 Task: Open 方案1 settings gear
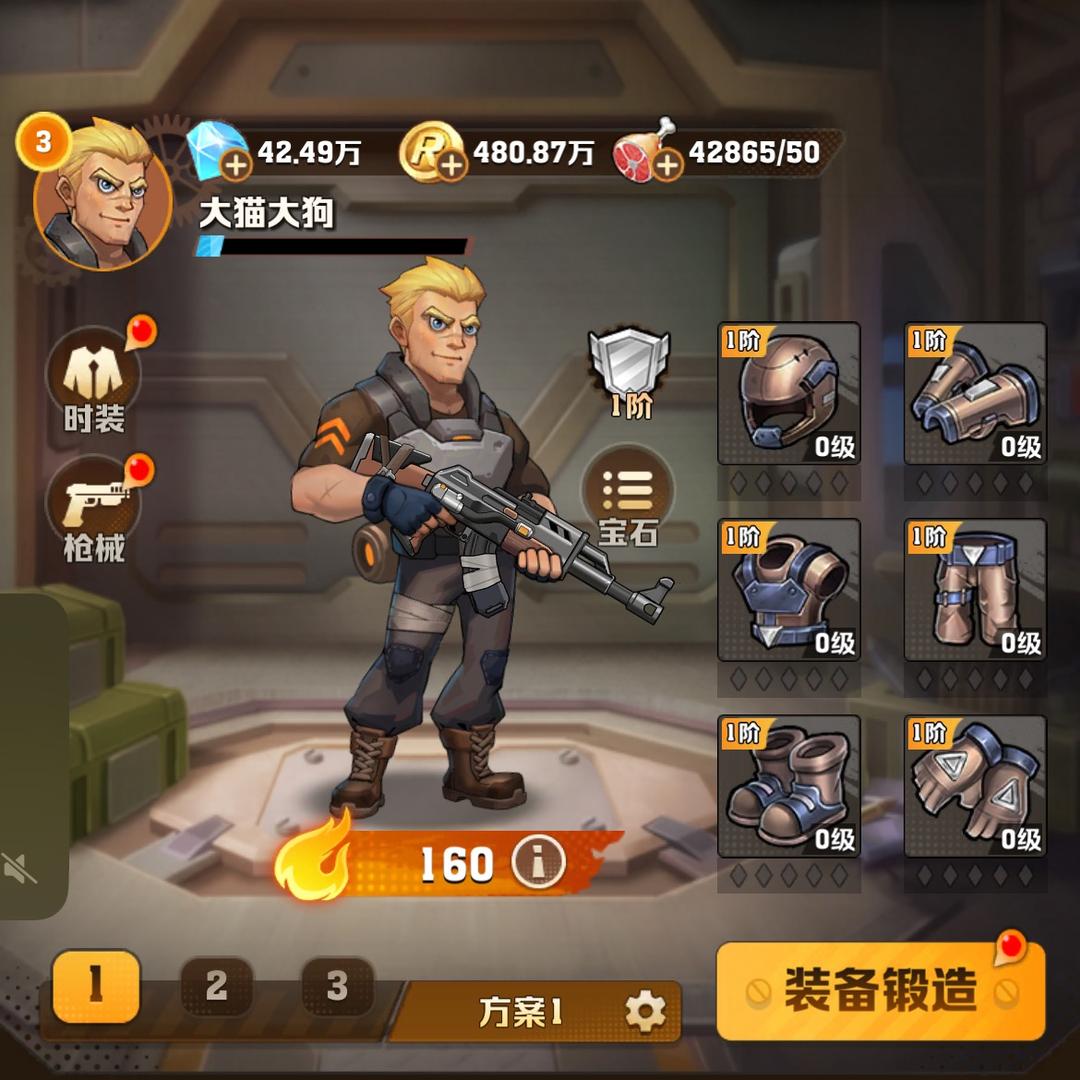645,1012
